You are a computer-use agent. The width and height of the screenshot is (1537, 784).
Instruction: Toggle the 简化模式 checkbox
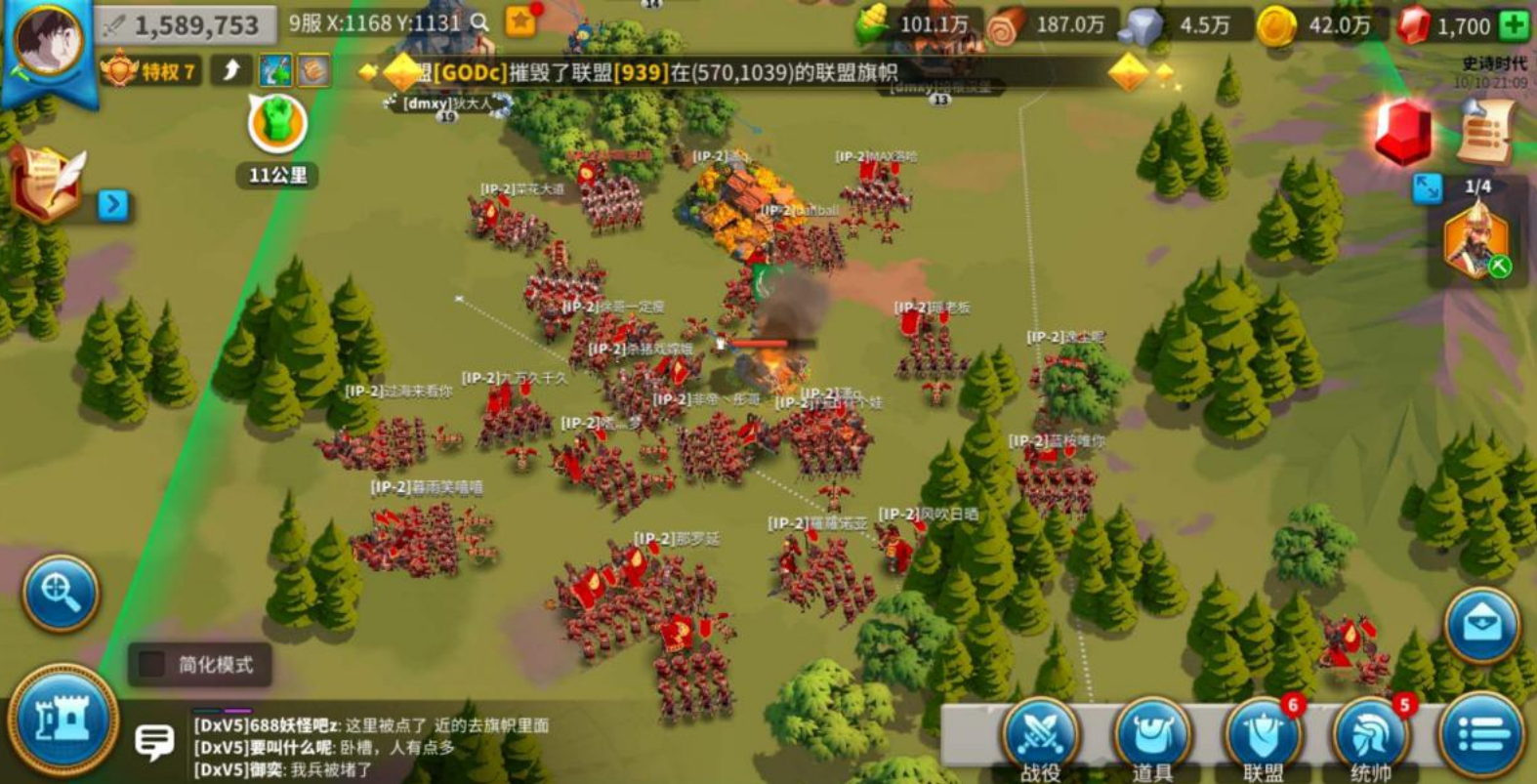click(152, 664)
